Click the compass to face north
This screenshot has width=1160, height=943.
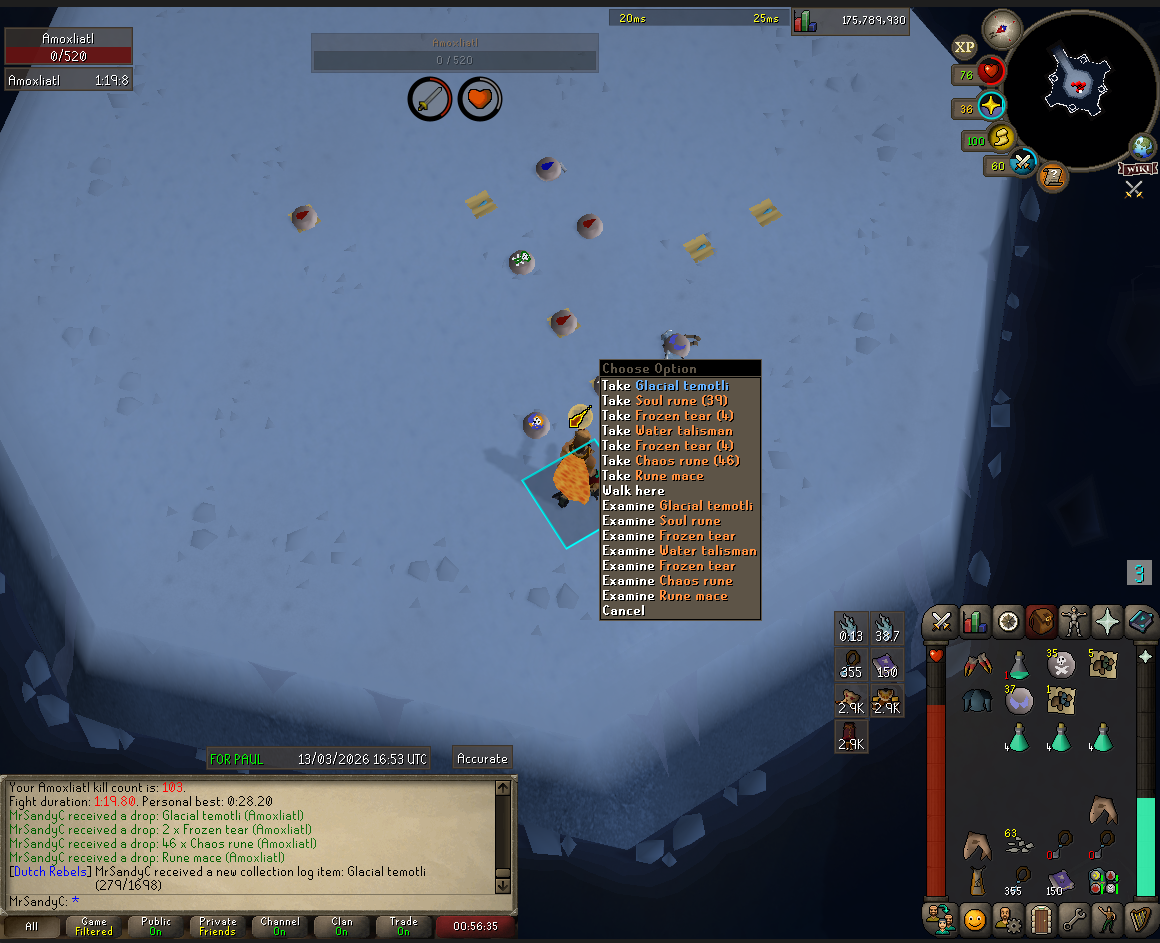click(1001, 29)
